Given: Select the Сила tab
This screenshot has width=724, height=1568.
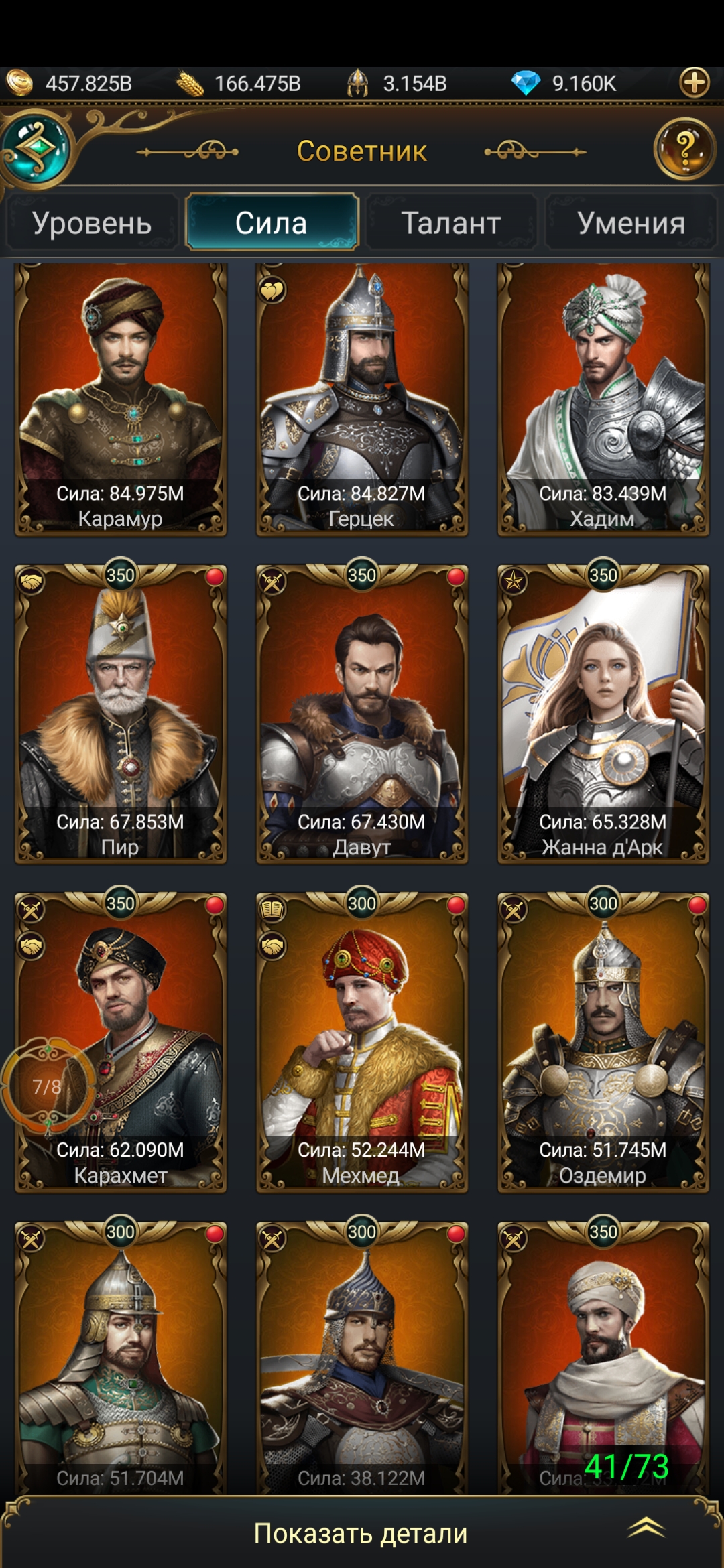Looking at the screenshot, I should tap(271, 222).
